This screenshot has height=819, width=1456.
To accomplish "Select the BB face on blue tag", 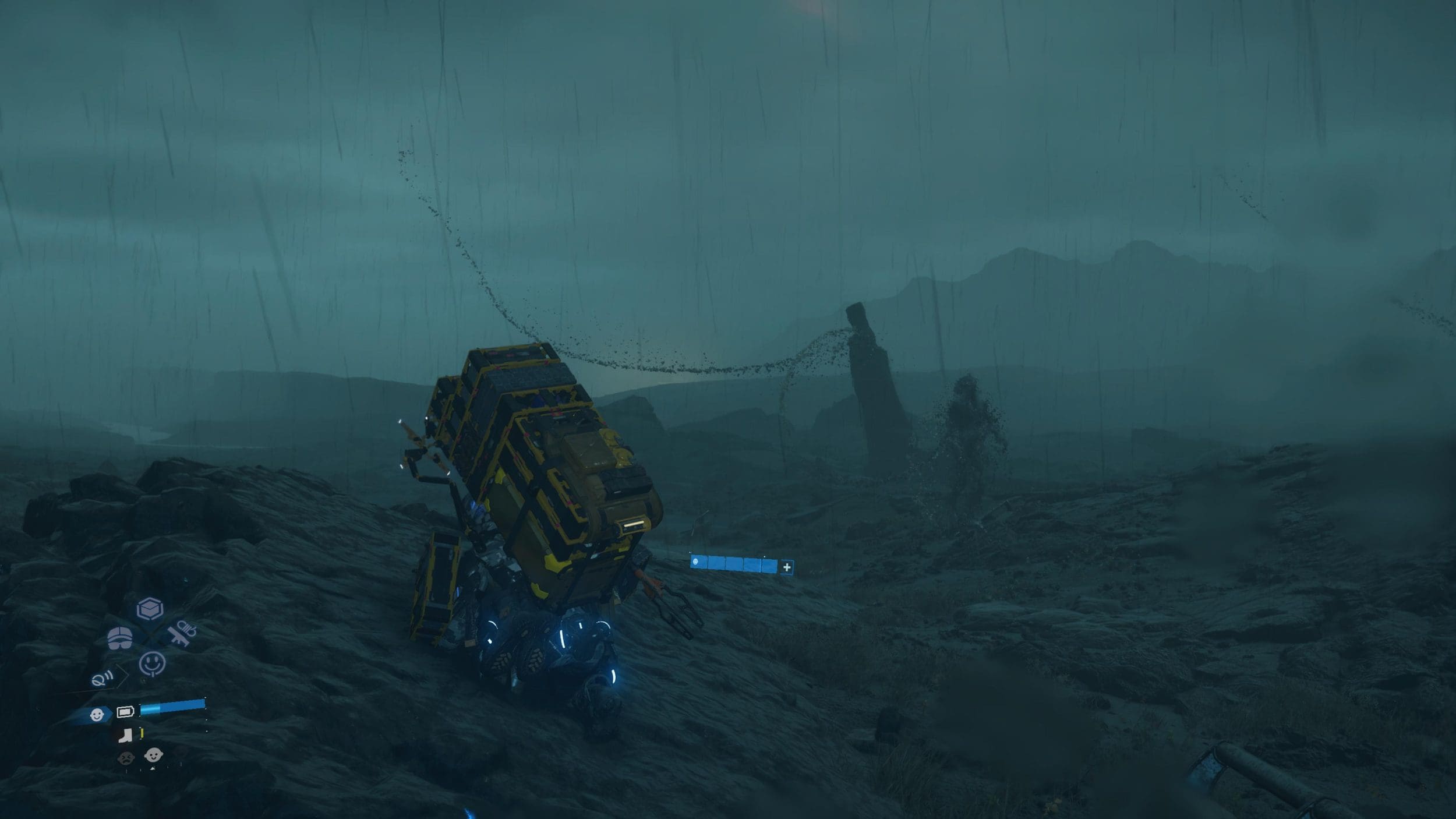I will click(97, 714).
